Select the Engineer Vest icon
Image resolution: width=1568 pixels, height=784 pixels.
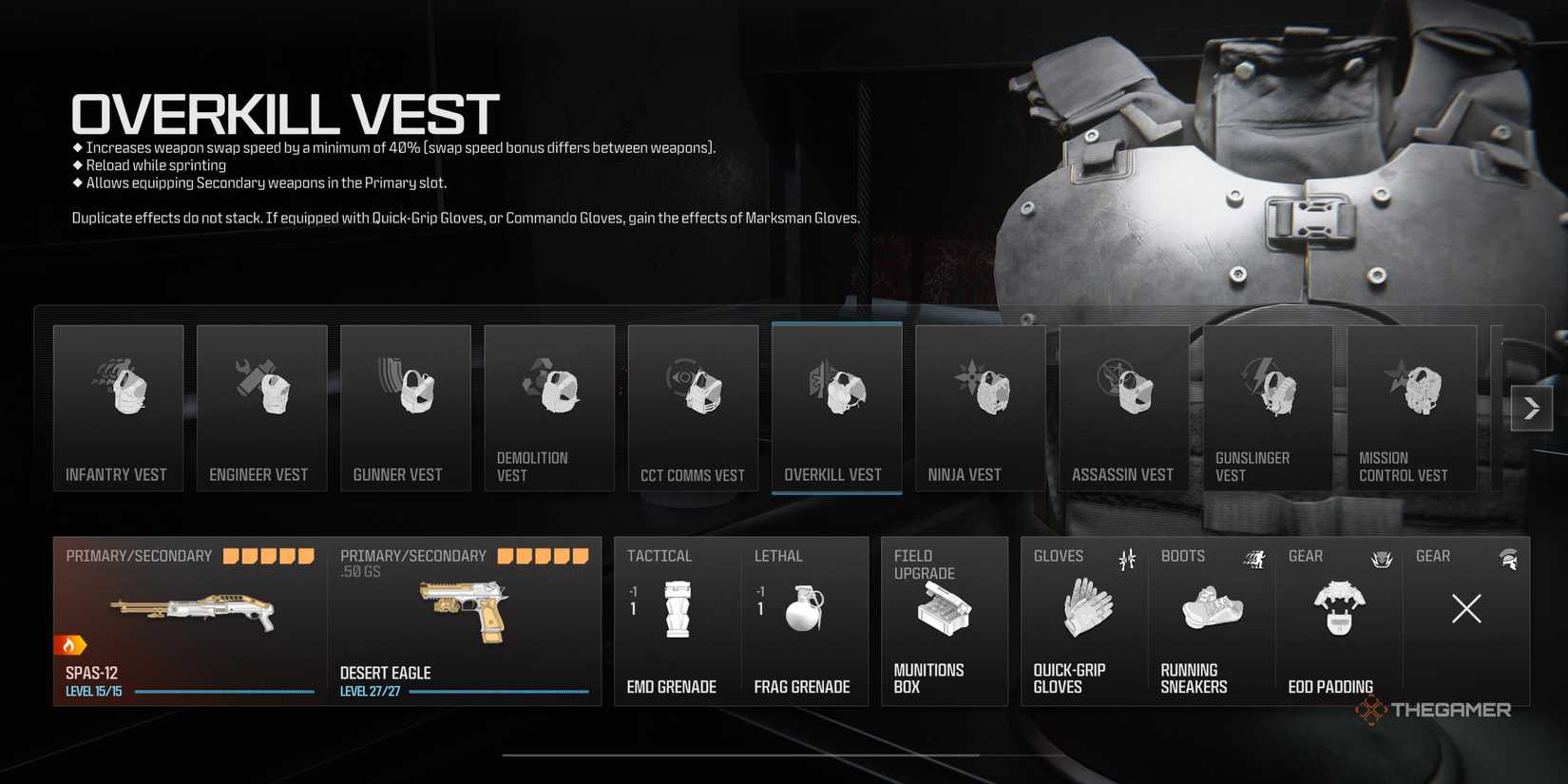(x=261, y=409)
